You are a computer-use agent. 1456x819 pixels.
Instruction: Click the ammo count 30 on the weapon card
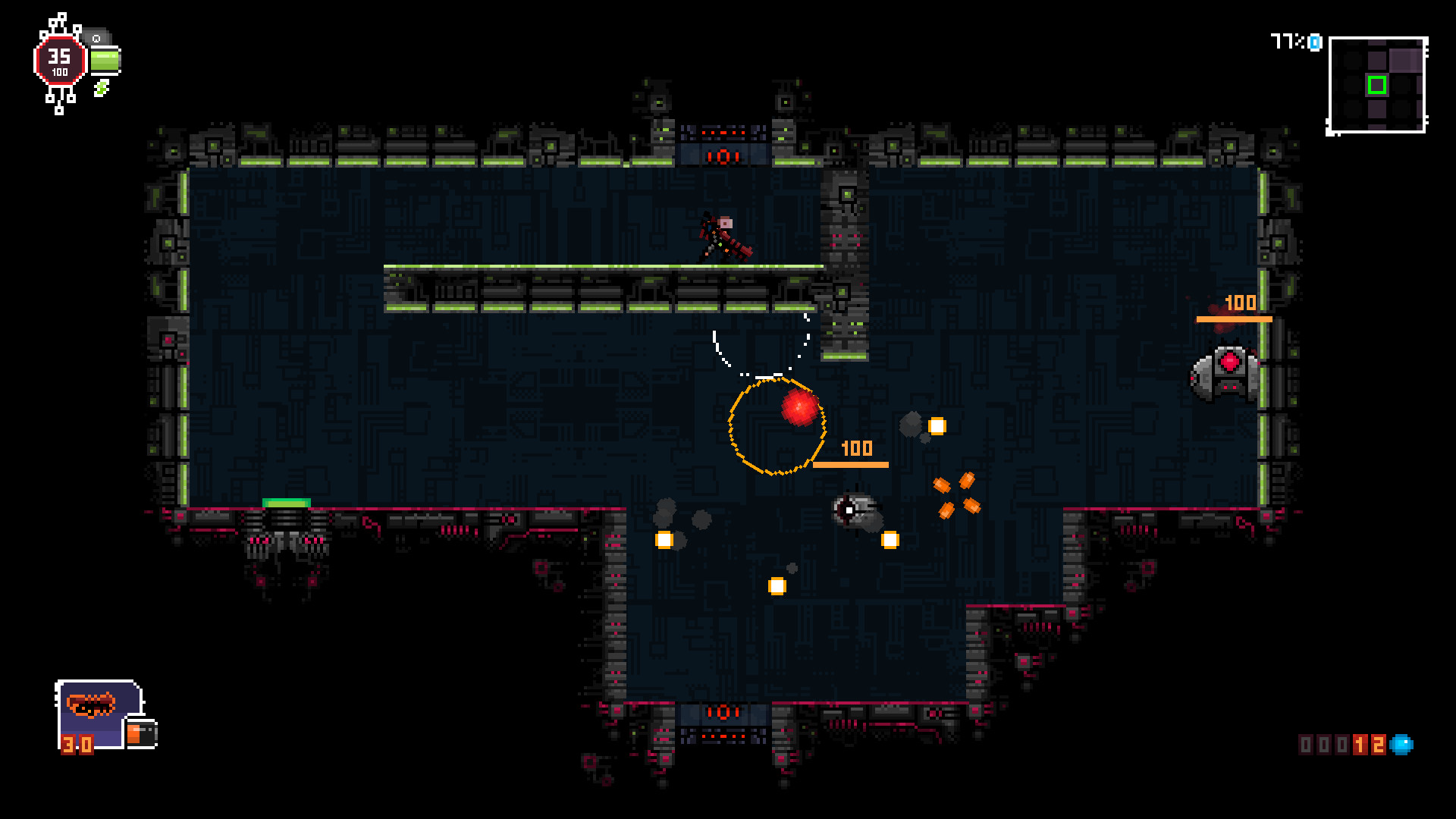77,745
